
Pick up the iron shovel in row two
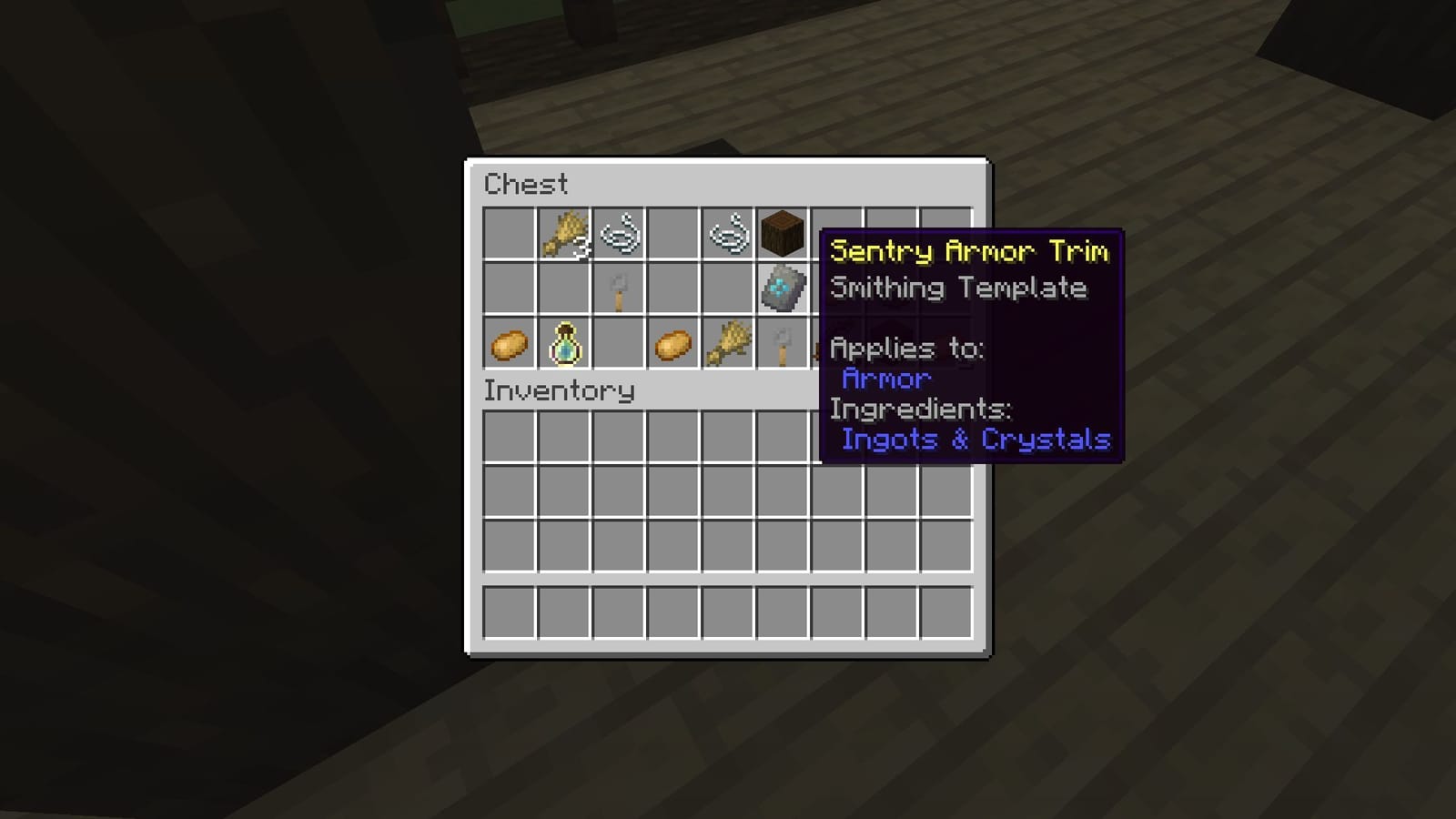(x=621, y=289)
